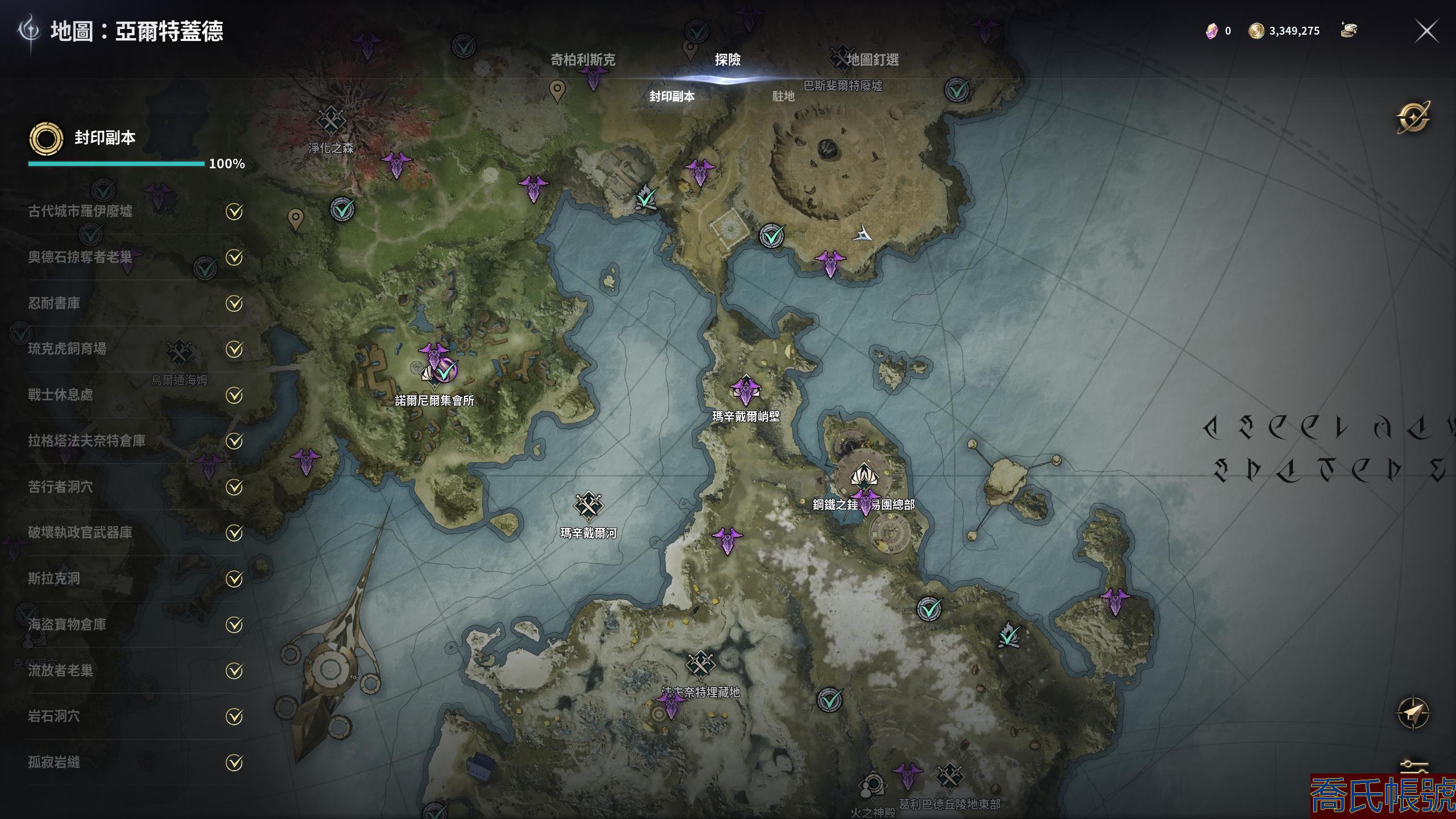Select the 瑪辛戴爾峭壁 map marker
1456x819 pixels.
(x=746, y=390)
